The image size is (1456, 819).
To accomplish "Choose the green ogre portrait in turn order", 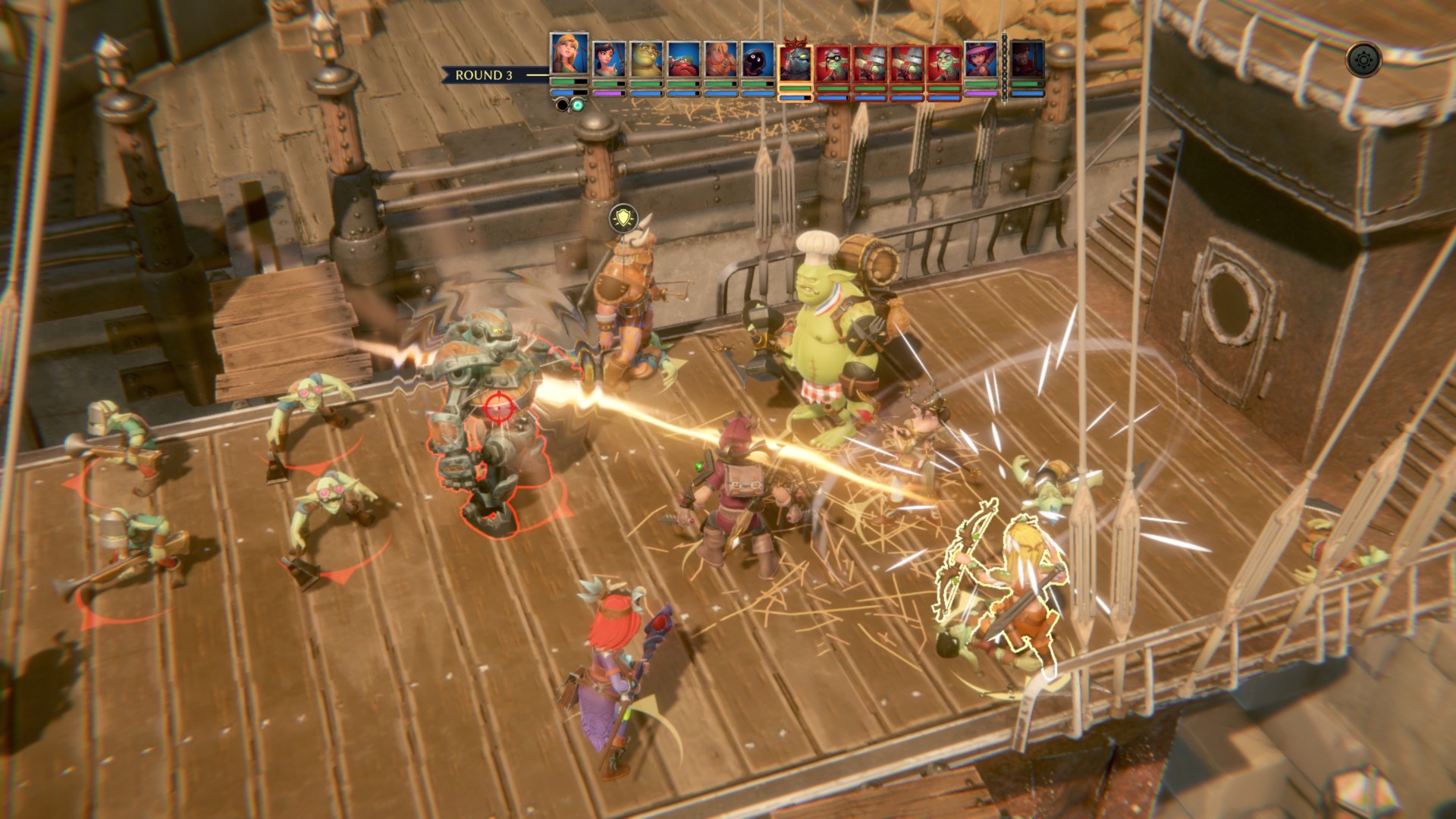I will click(646, 59).
